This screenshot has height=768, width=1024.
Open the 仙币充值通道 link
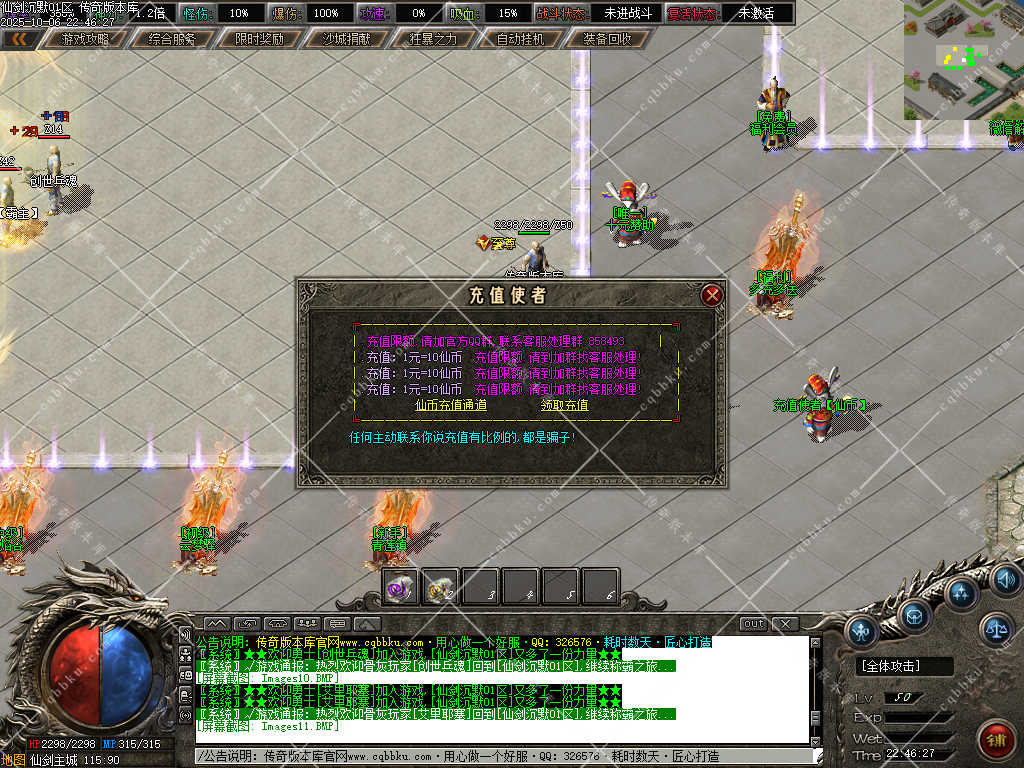click(451, 405)
